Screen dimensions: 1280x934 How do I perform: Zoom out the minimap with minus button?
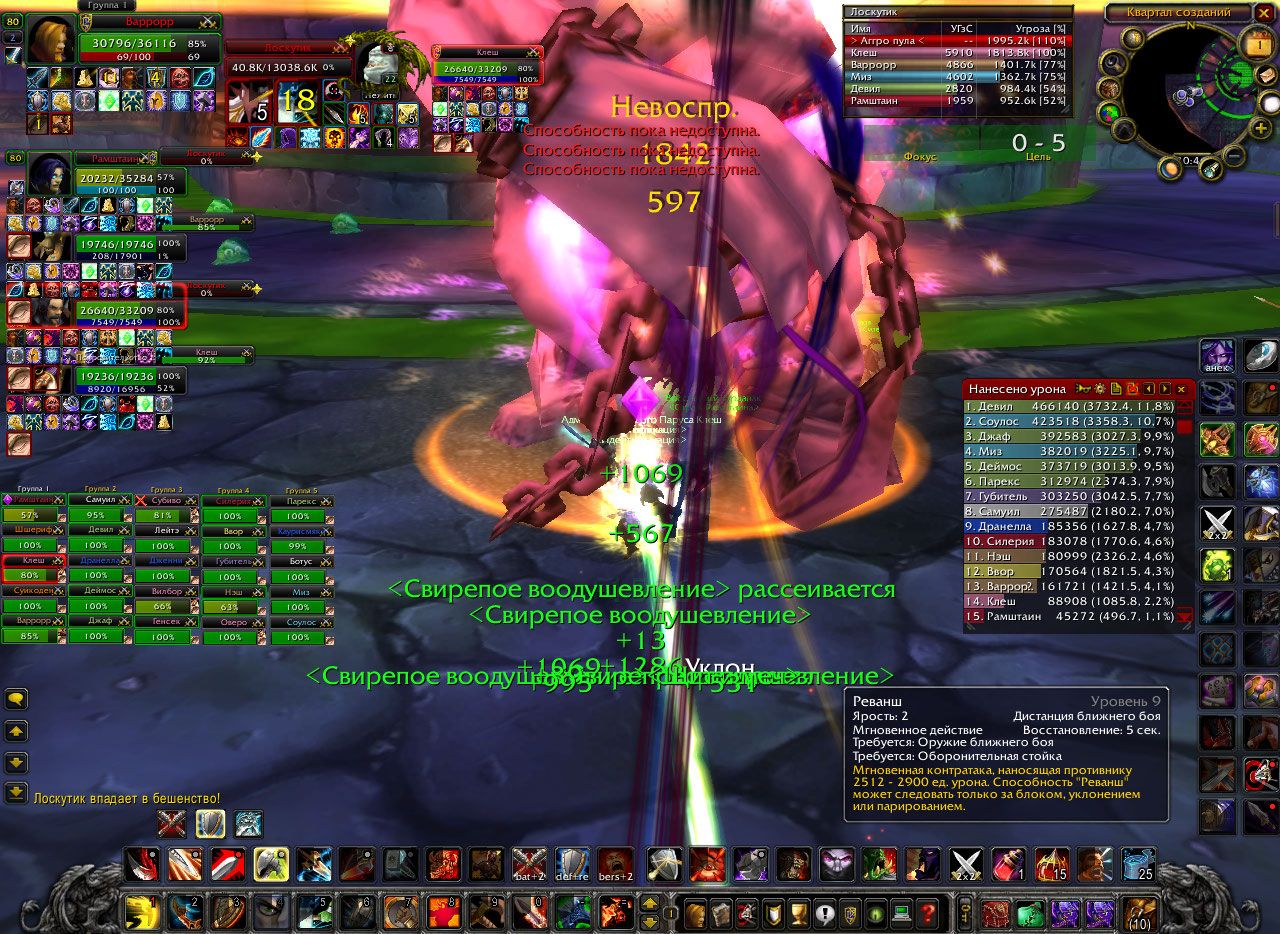[1235, 157]
